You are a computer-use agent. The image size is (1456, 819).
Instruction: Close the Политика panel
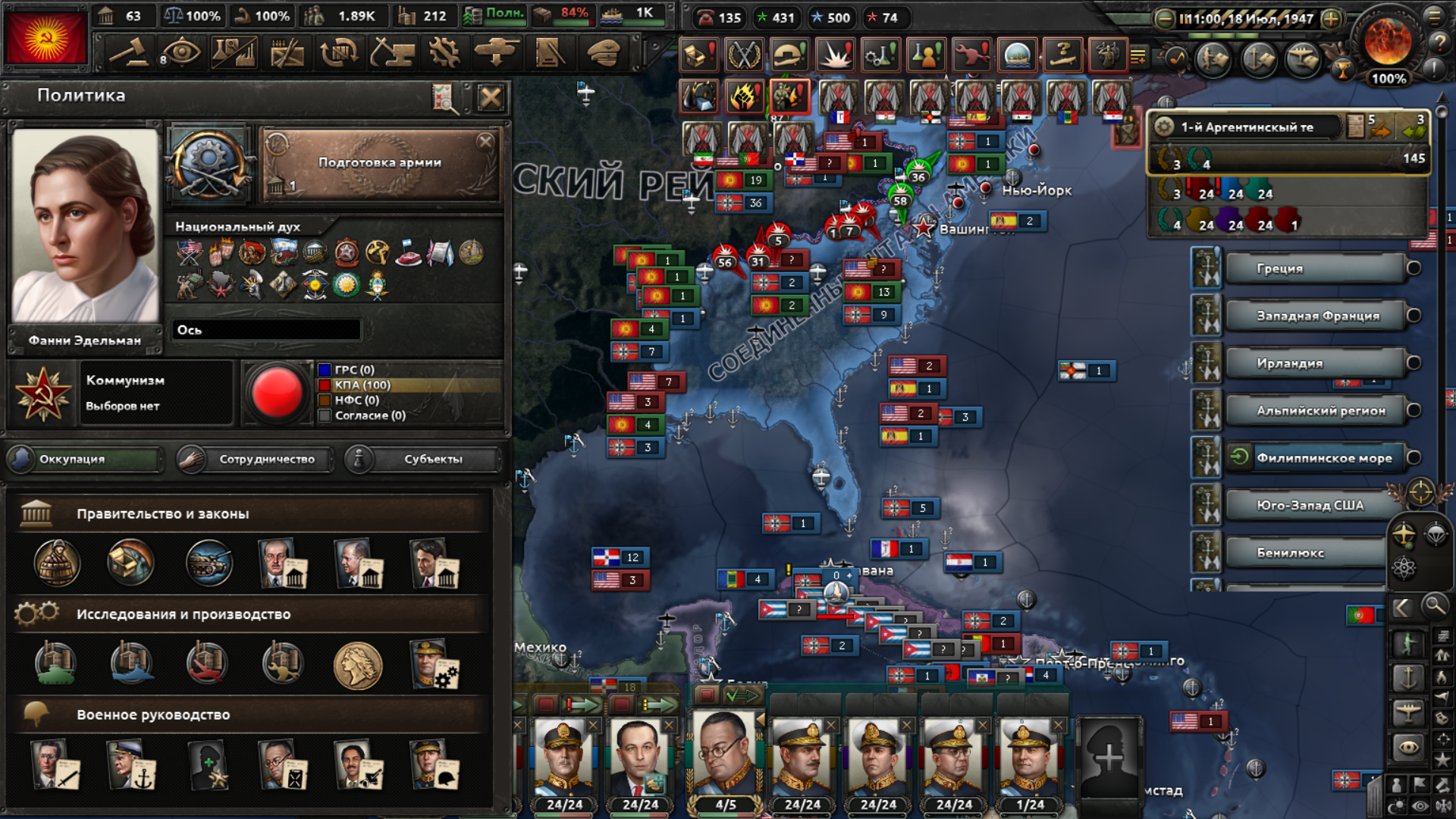tap(491, 97)
